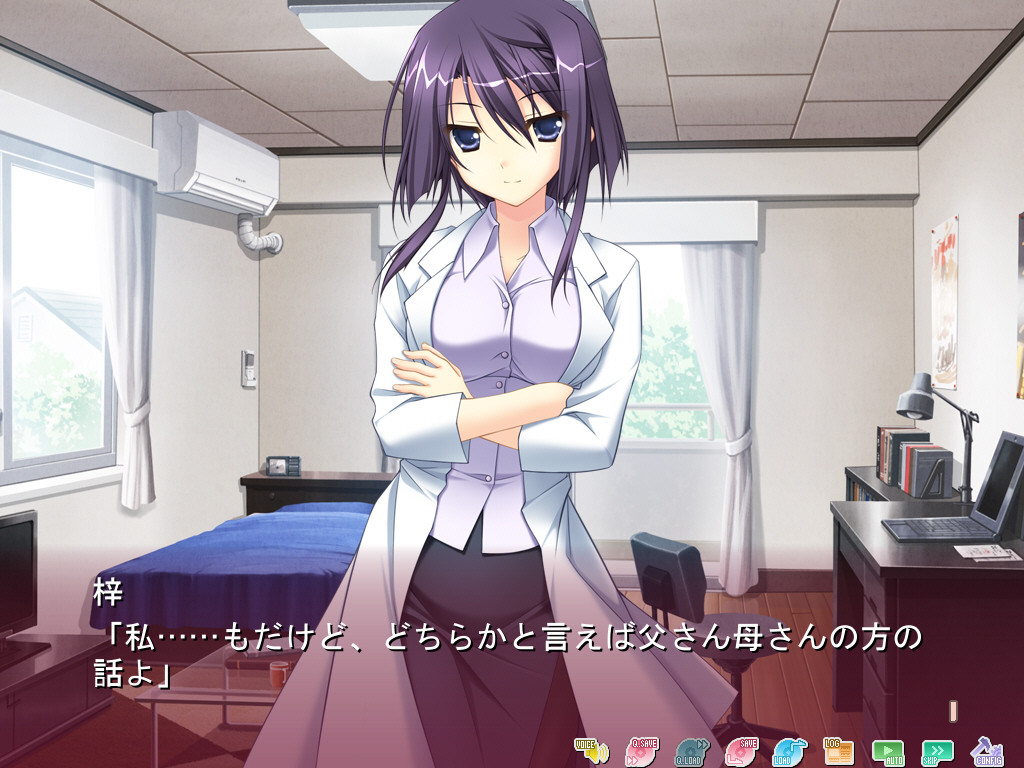
Task: Replay the line with the VOICE button
Action: (590, 750)
